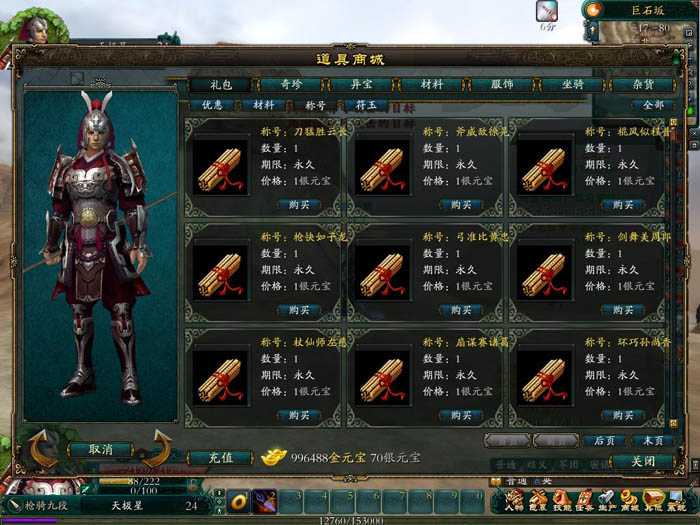The width and height of the screenshot is (700, 525).
Task: Rotate character preview with right arrow
Action: [x=157, y=448]
